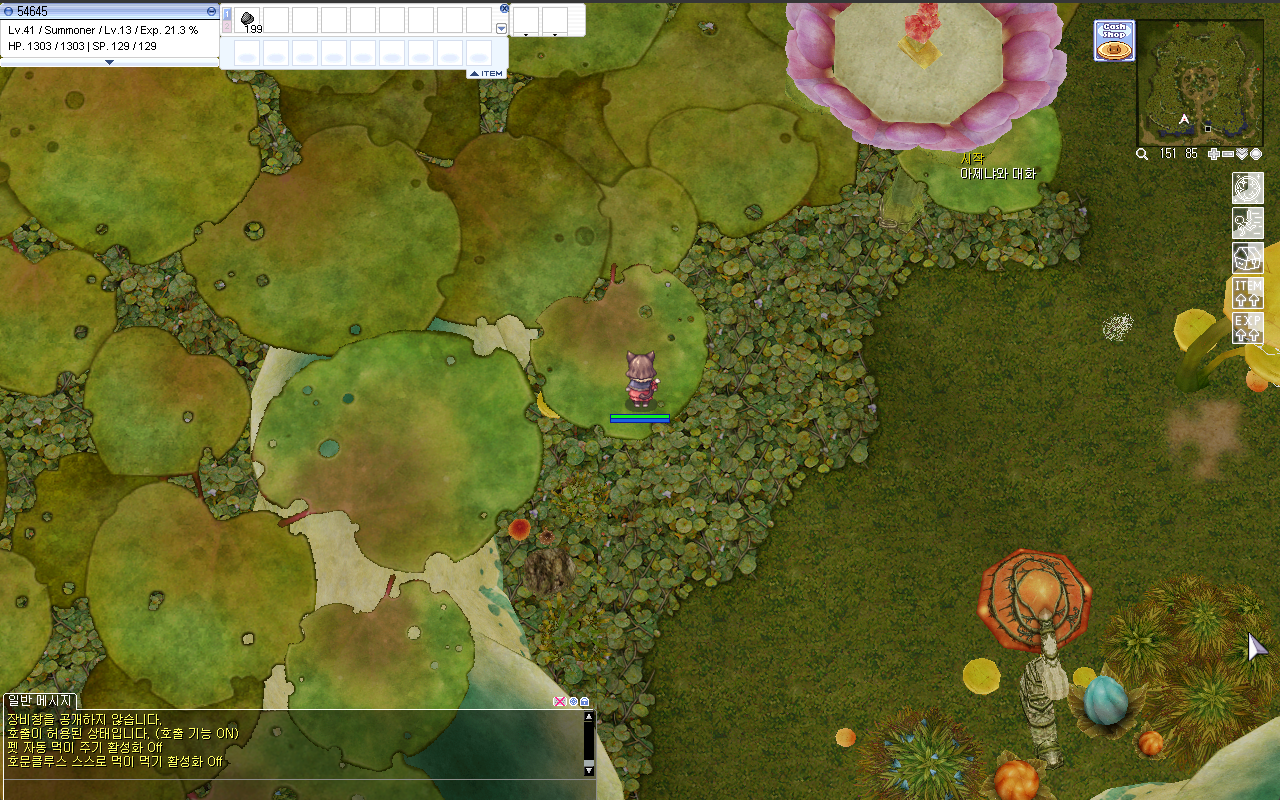Toggle the ITEM hotbar row expander
The width and height of the screenshot is (1280, 800).
click(487, 73)
